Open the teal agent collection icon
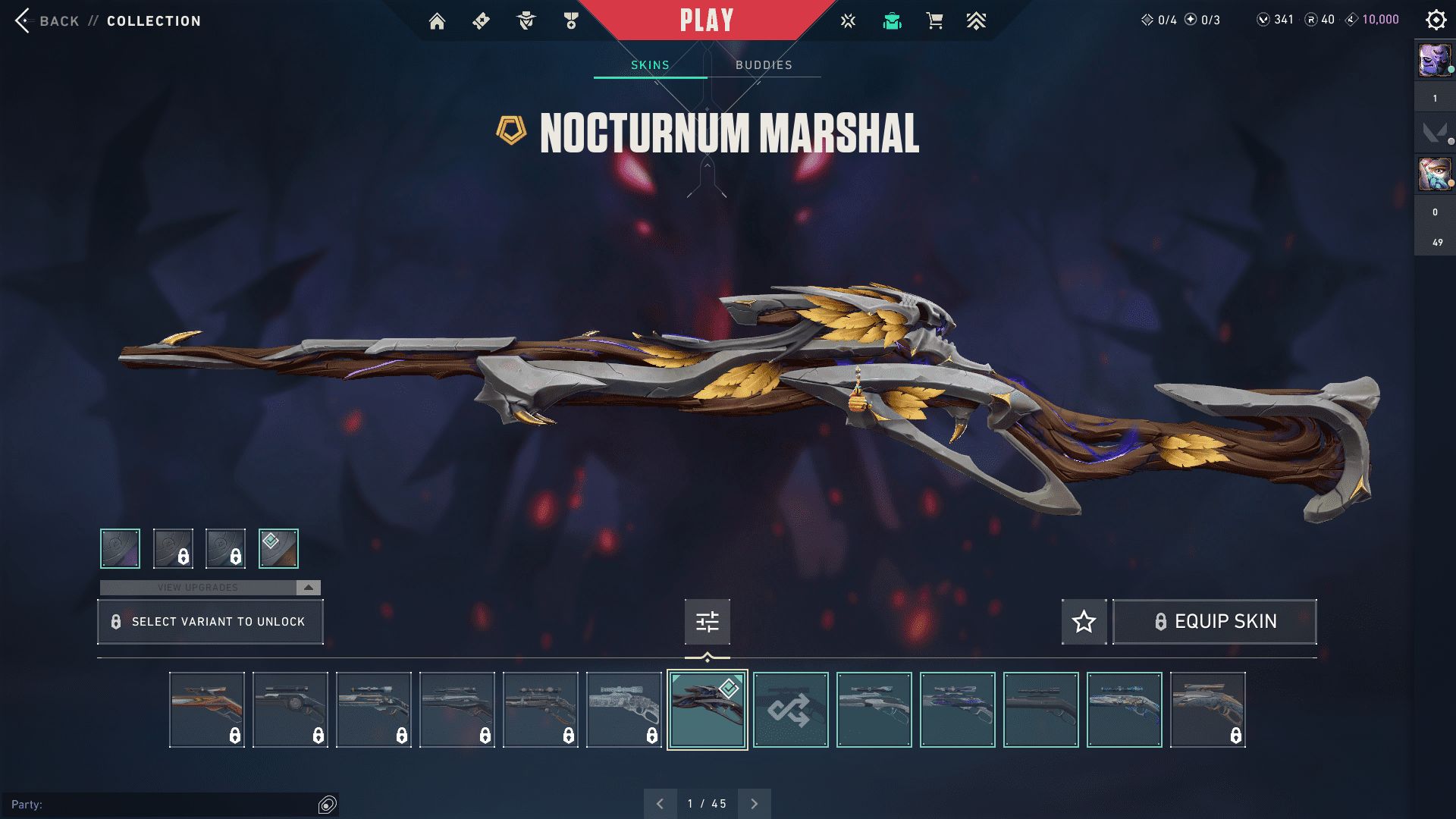1456x819 pixels. pyautogui.click(x=892, y=21)
